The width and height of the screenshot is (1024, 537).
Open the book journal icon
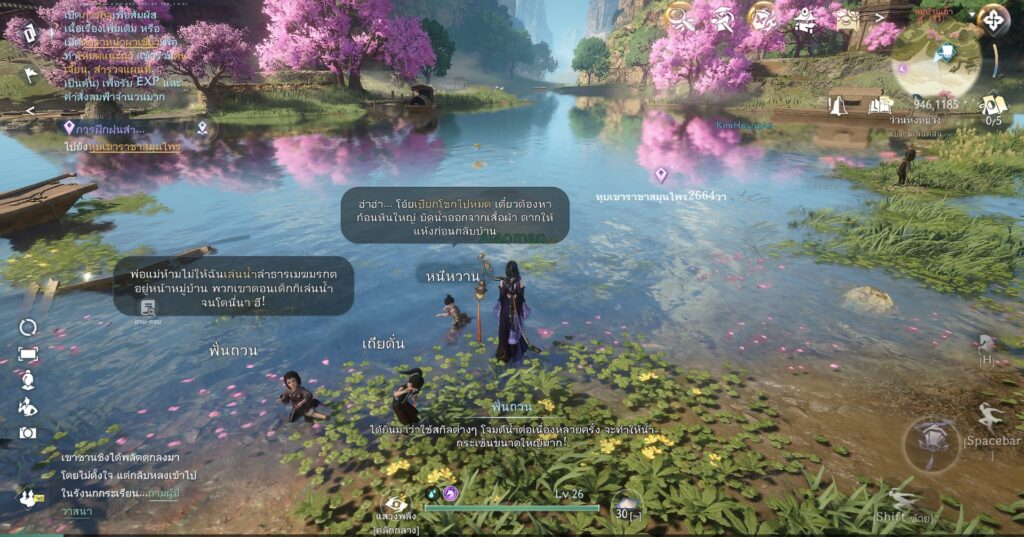880,104
